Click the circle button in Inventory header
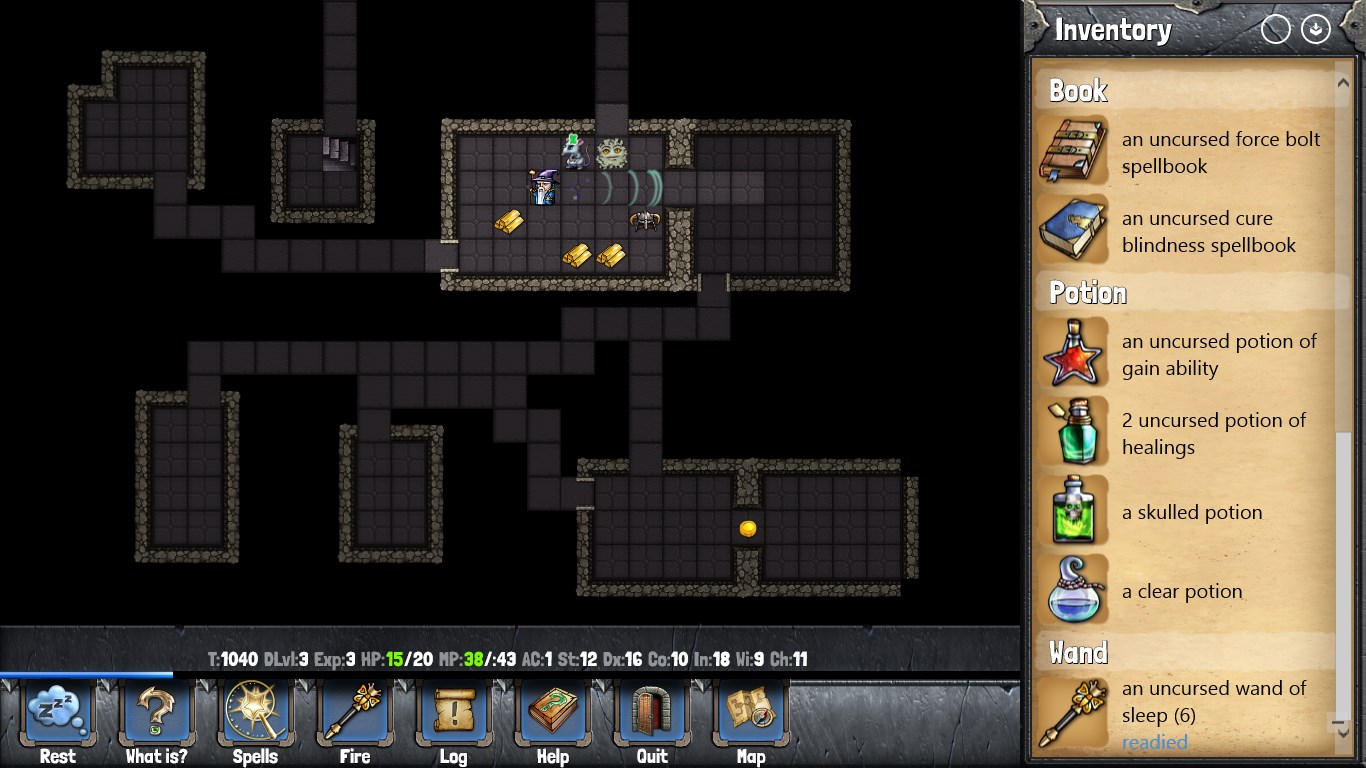This screenshot has width=1366, height=768. [1276, 30]
